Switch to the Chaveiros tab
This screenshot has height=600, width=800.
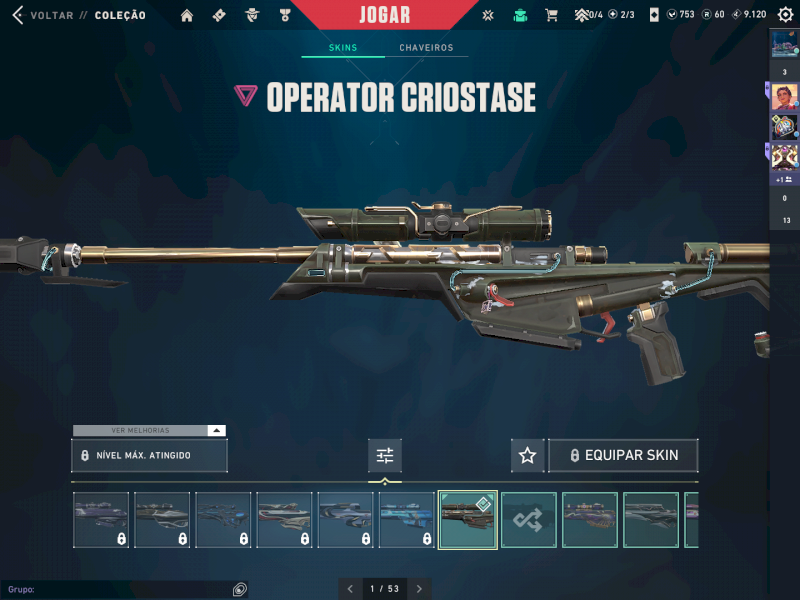point(426,48)
